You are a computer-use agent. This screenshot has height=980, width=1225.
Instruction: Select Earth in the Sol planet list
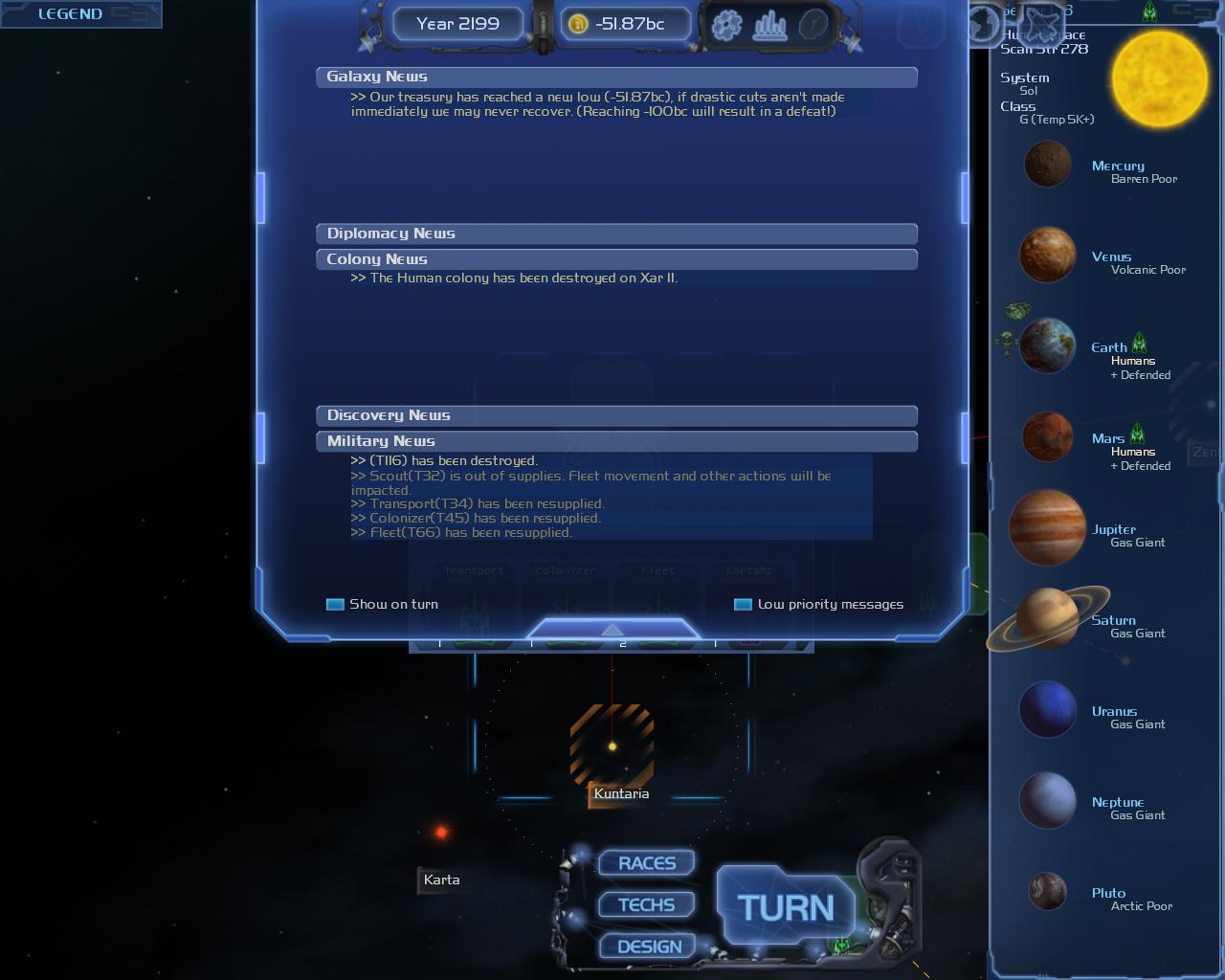point(1048,346)
